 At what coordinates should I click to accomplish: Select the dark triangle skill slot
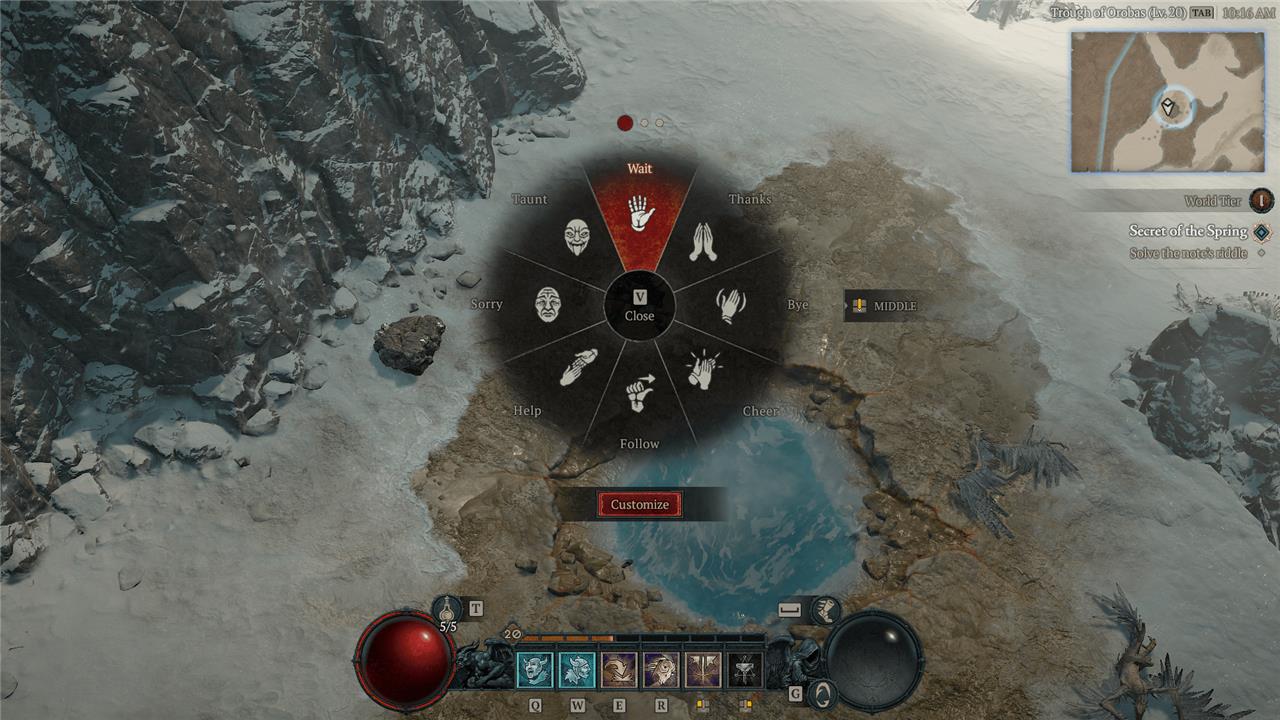745,670
